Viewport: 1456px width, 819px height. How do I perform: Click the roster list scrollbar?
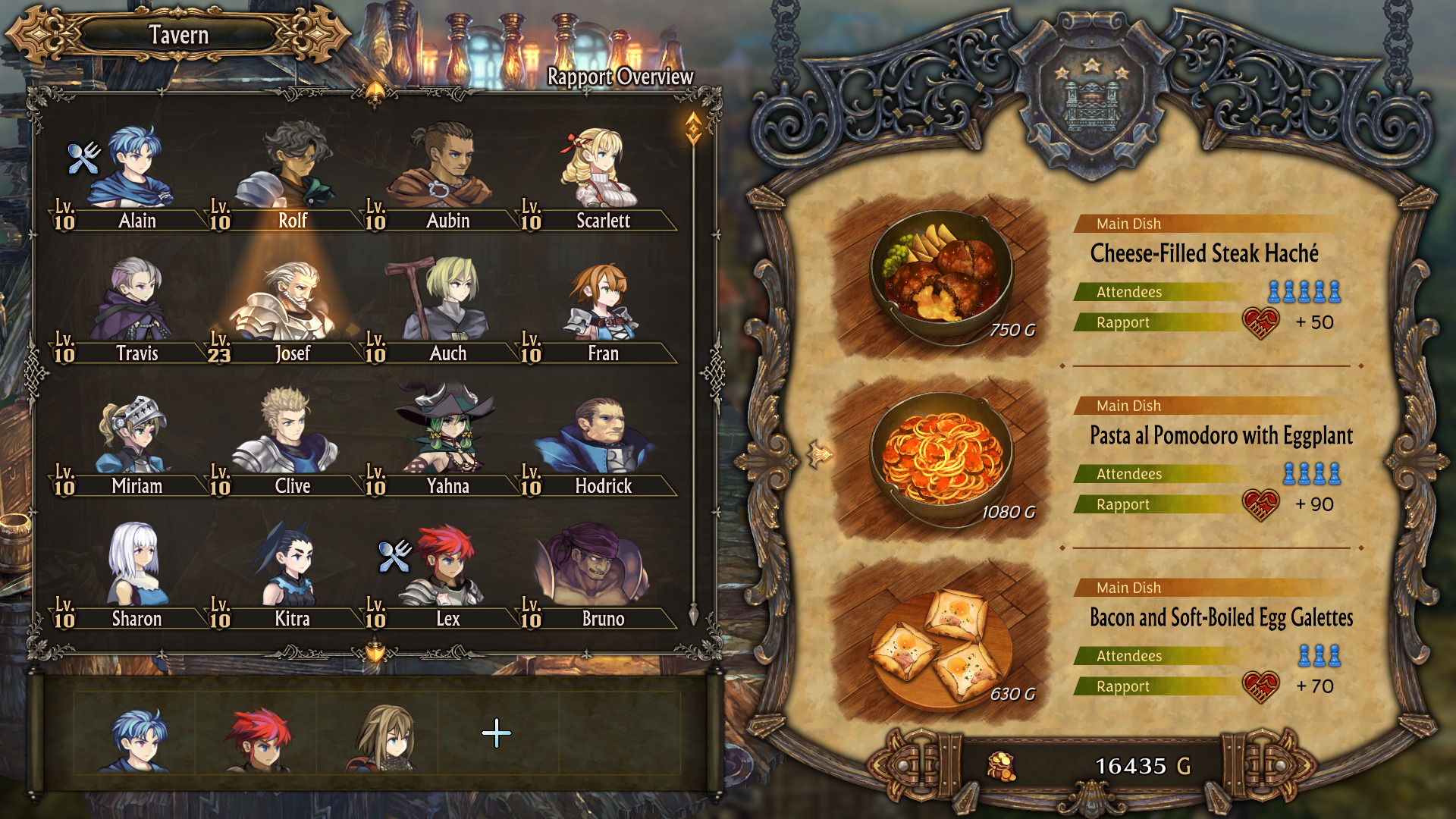693,372
